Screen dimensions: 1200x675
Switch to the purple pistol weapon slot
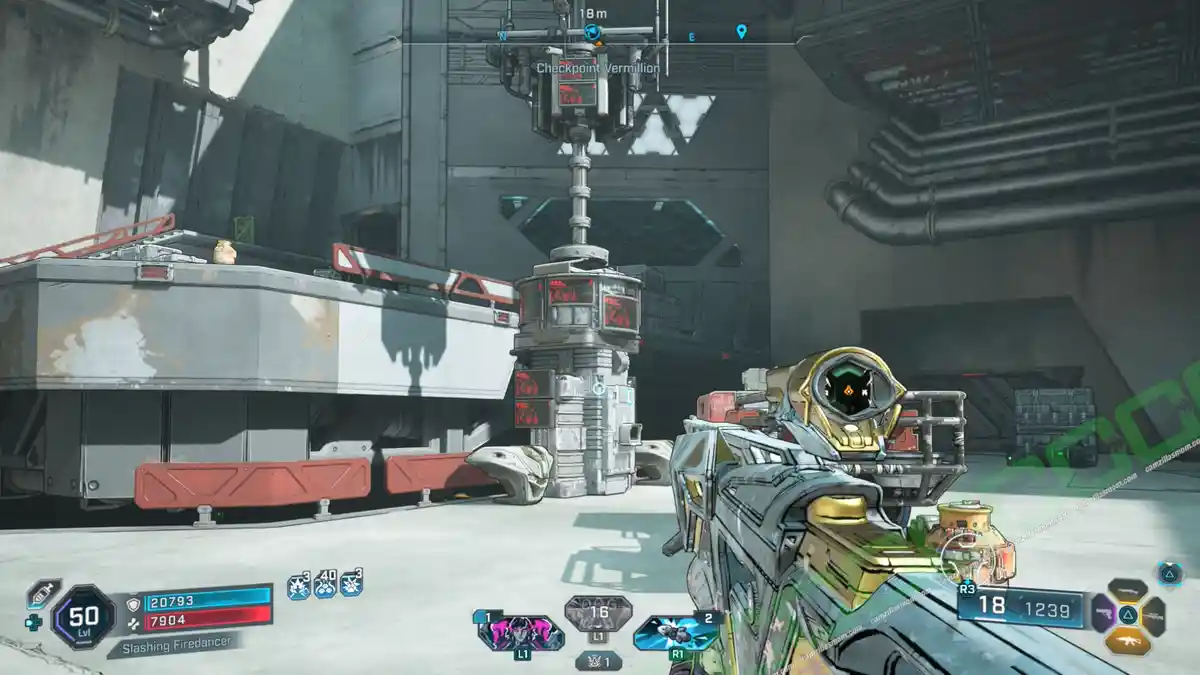1103,614
